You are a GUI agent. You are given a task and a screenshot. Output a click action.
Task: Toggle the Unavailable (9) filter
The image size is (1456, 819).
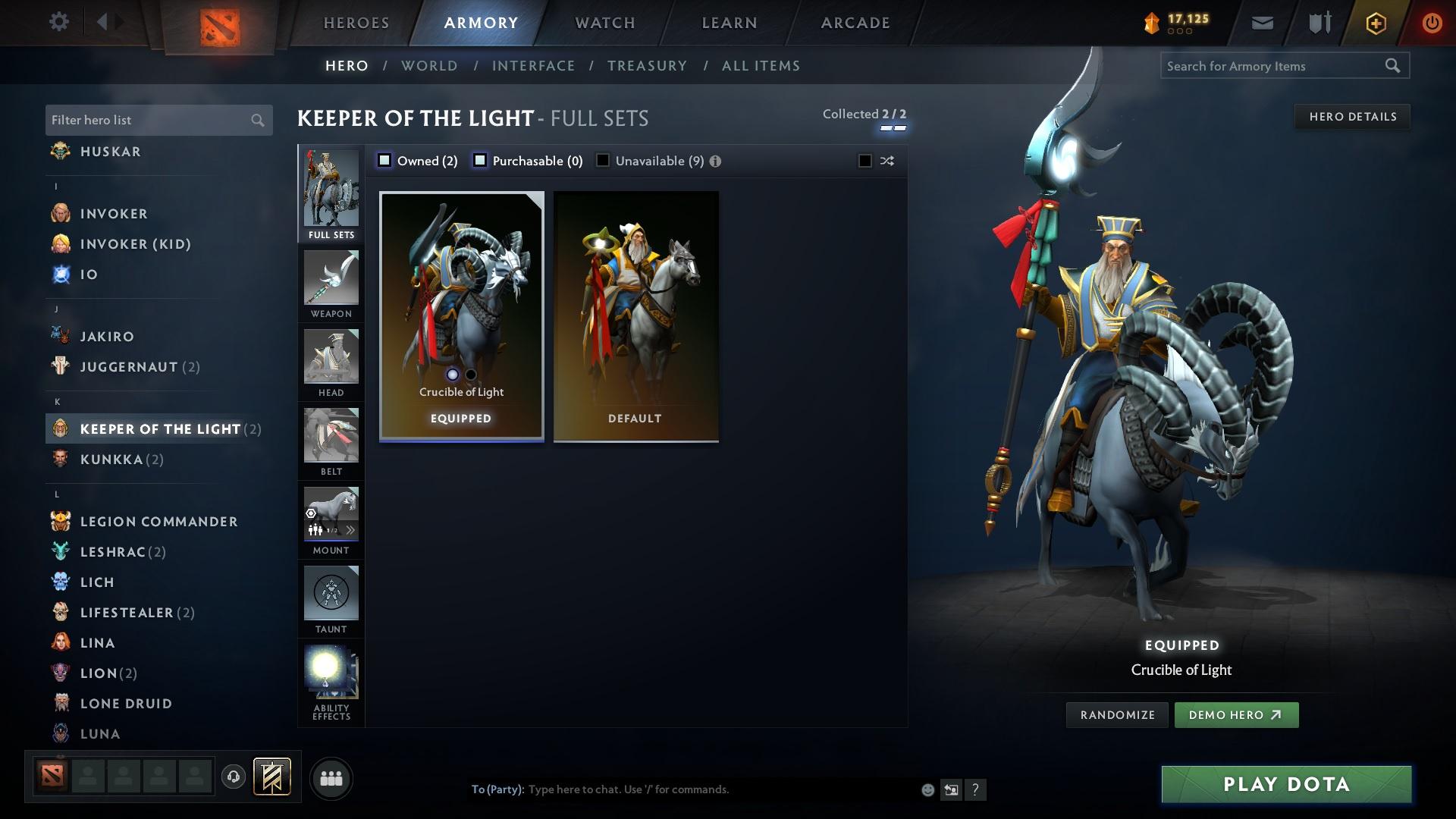[603, 160]
